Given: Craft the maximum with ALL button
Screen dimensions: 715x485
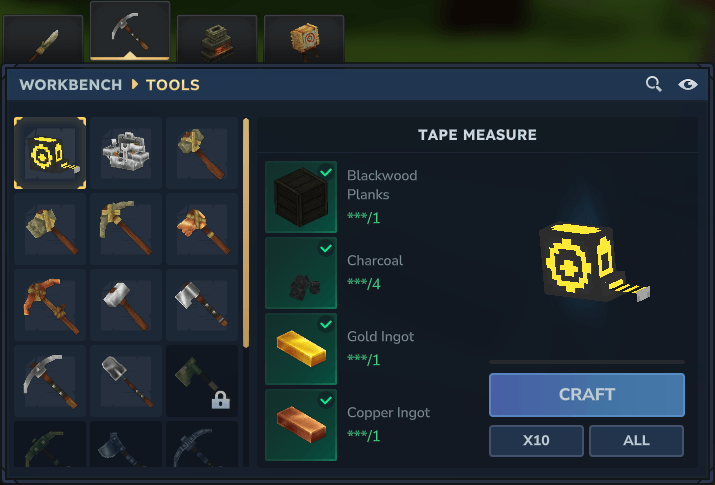Looking at the screenshot, I should [636, 440].
